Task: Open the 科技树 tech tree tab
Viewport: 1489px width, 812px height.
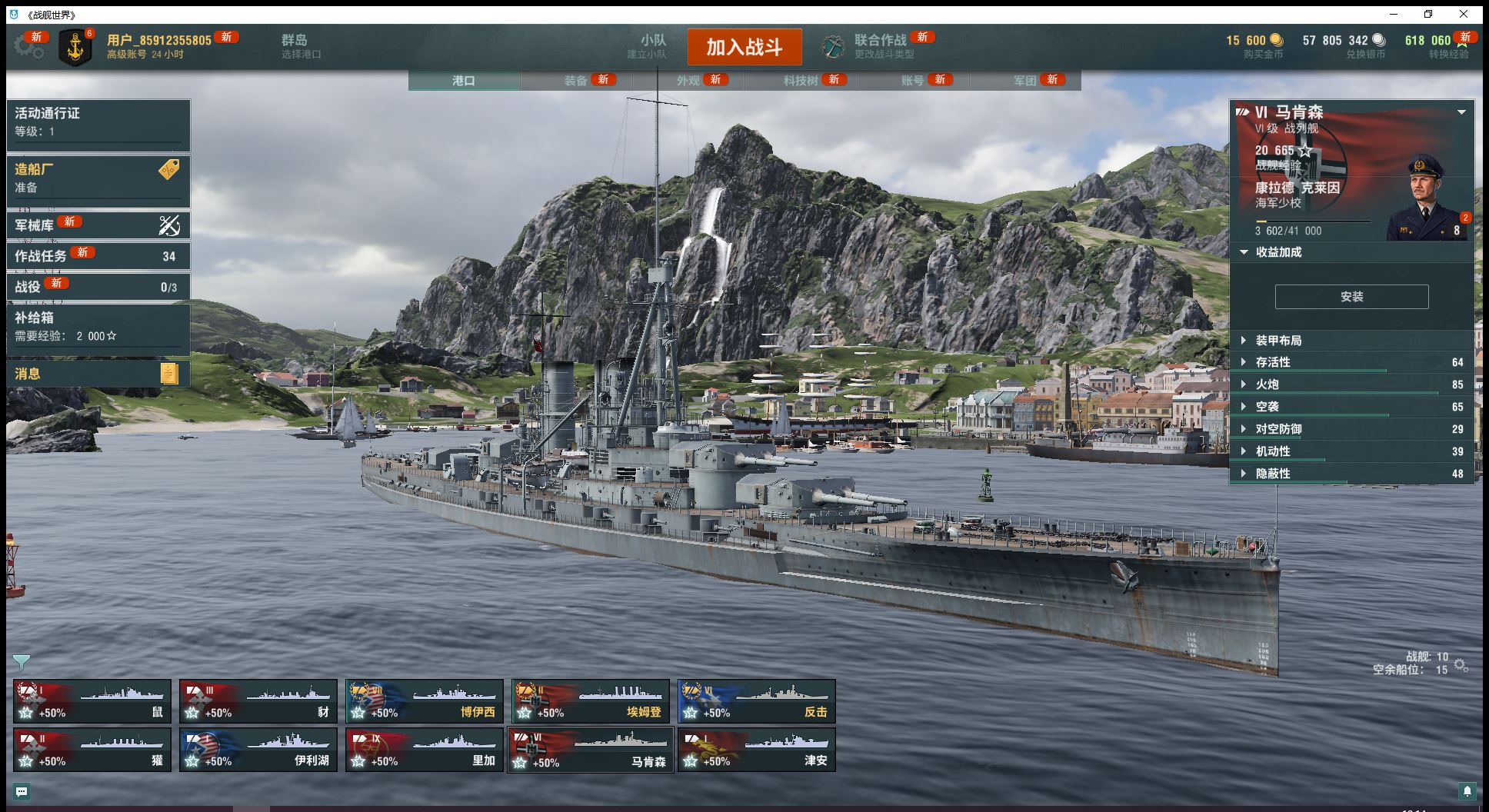Action: (x=801, y=80)
